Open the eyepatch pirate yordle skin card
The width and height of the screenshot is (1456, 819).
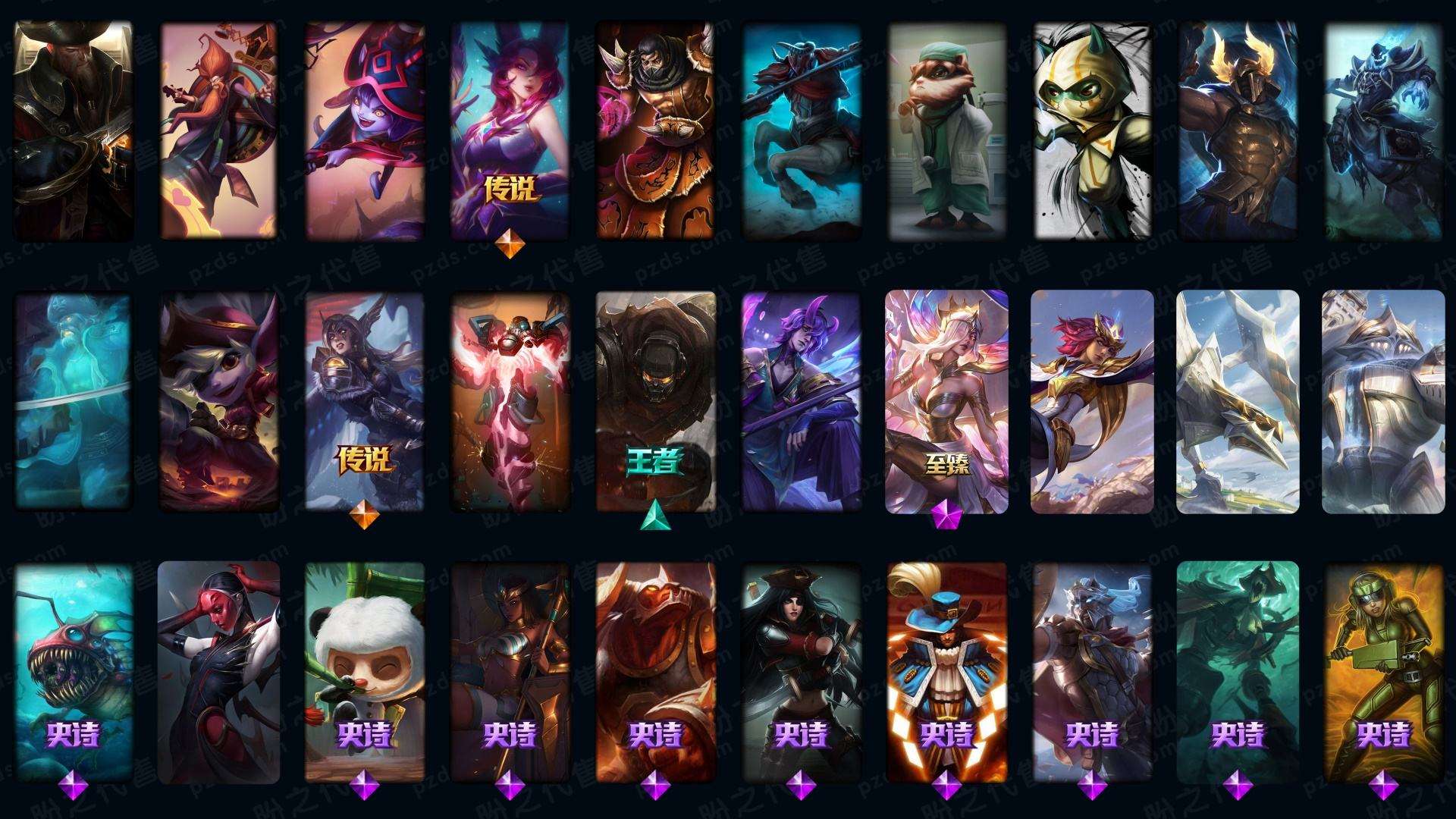coord(219,402)
